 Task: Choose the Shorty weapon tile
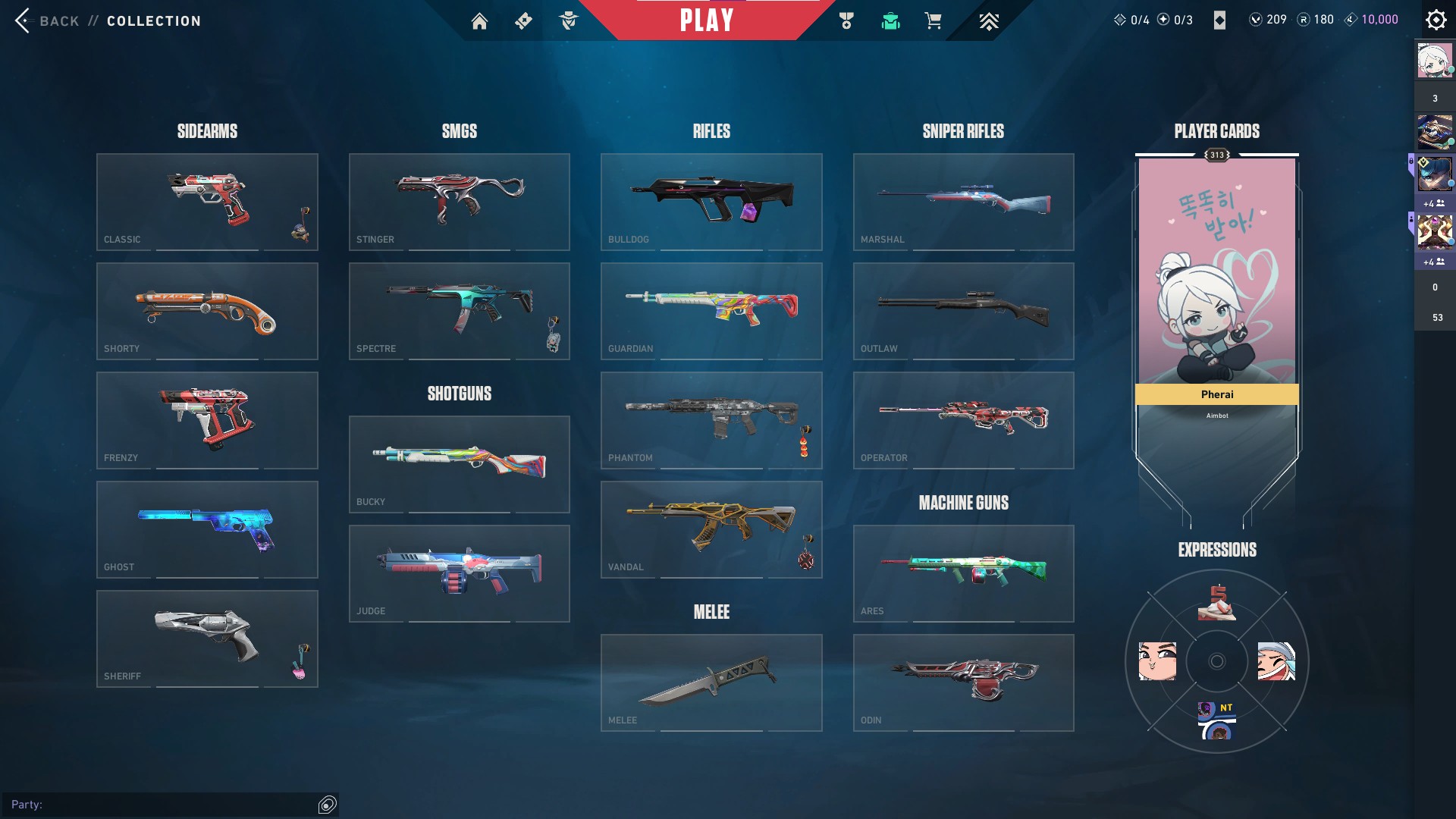click(x=207, y=311)
